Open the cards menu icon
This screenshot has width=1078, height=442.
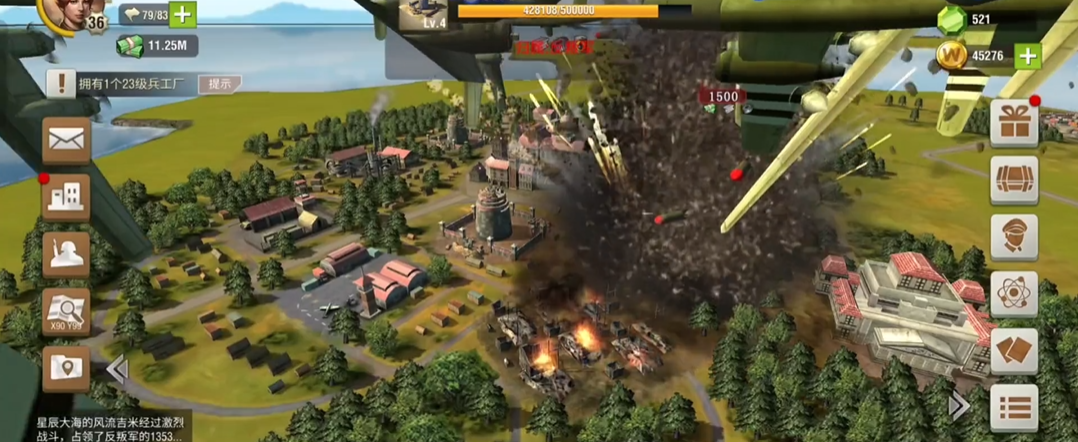tap(1013, 351)
